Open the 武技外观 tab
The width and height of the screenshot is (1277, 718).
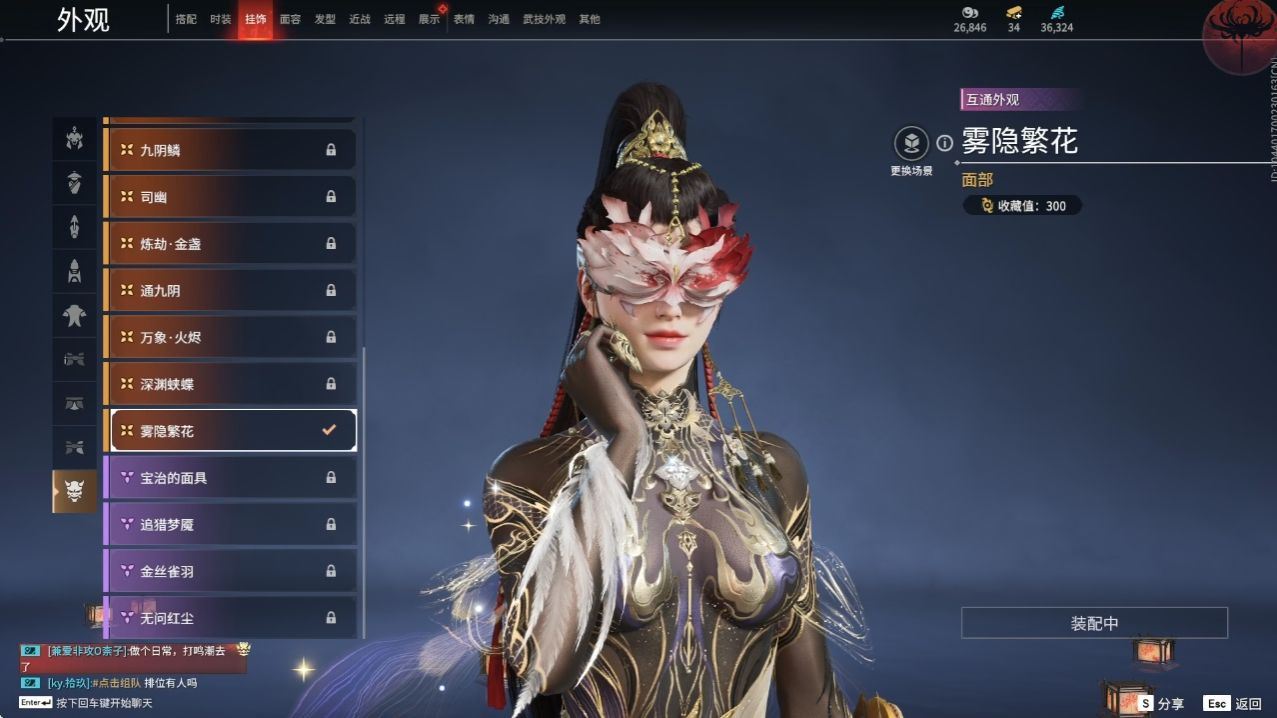pos(544,19)
